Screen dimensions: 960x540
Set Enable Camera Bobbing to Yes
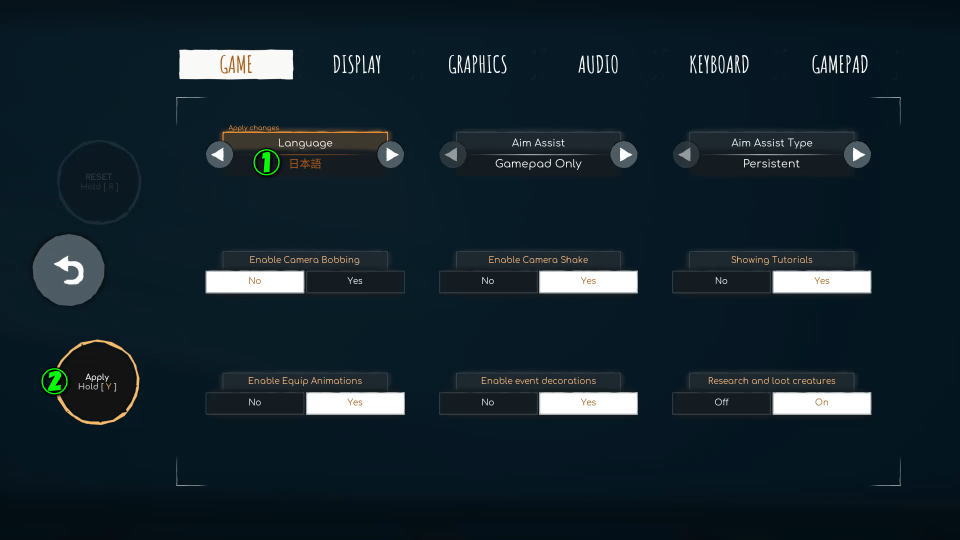tap(354, 281)
